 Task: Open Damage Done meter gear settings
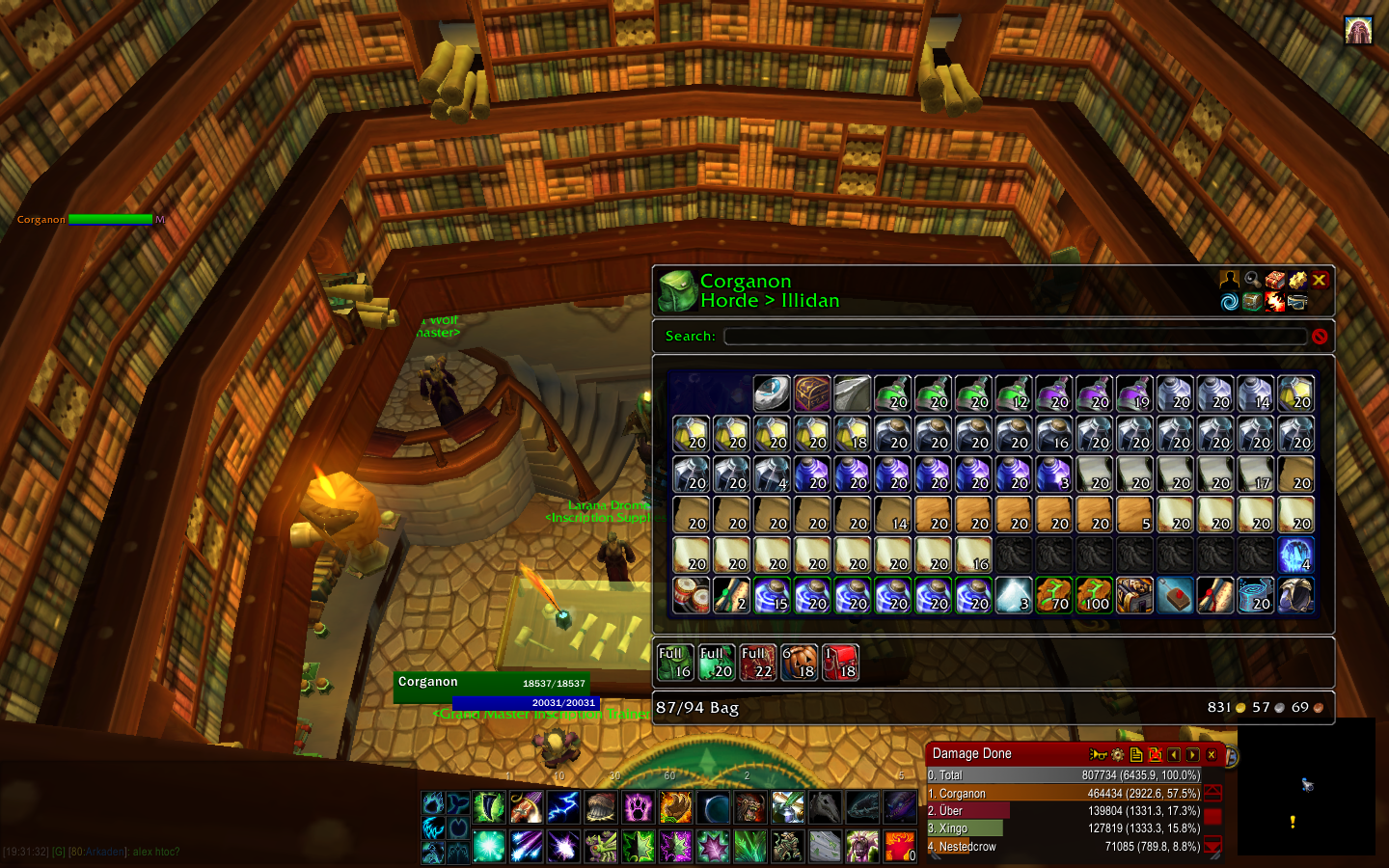pyautogui.click(x=1117, y=755)
